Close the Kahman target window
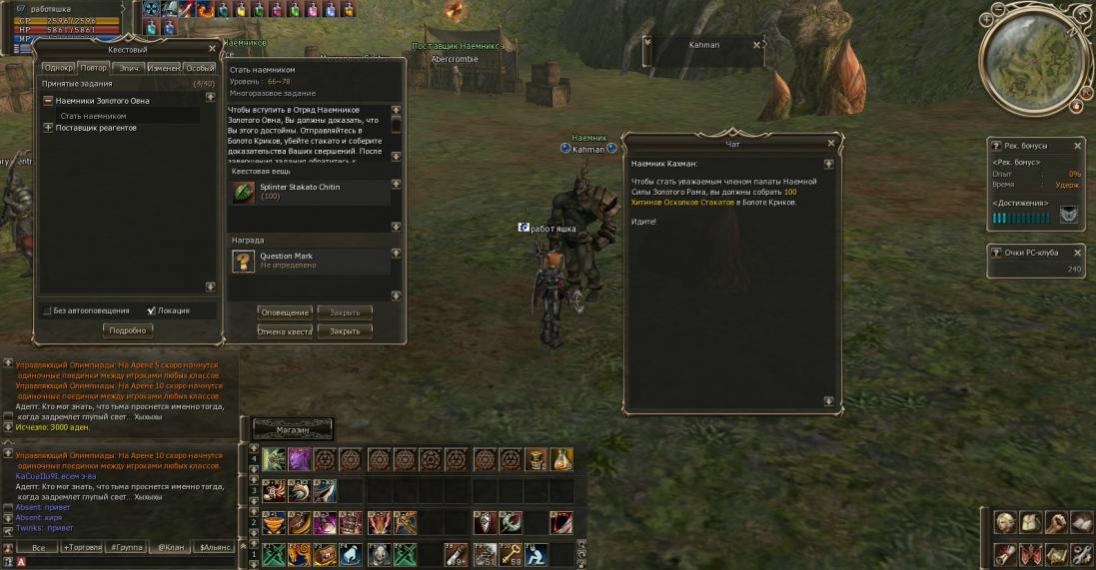This screenshot has height=570, width=1096. [756, 45]
